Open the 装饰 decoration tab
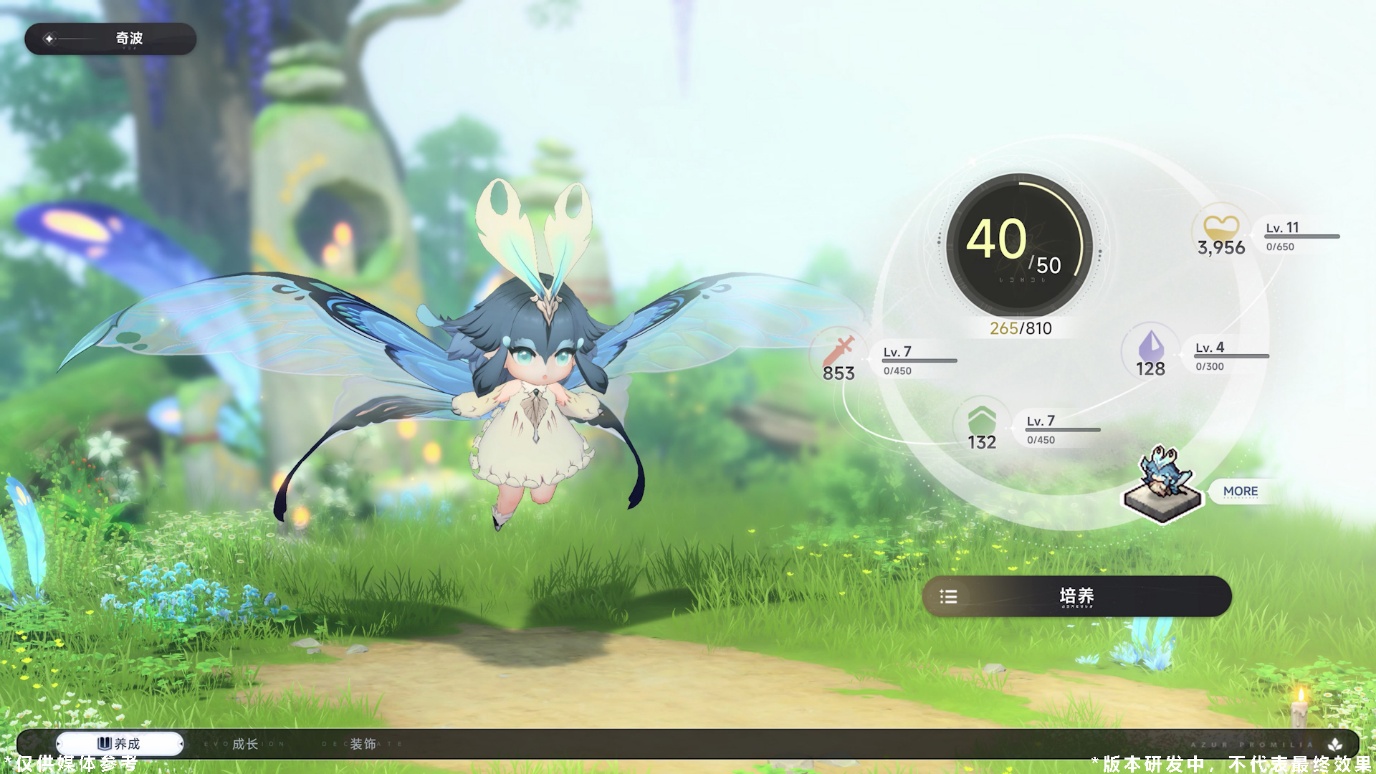Viewport: 1376px width, 774px height. (x=363, y=744)
